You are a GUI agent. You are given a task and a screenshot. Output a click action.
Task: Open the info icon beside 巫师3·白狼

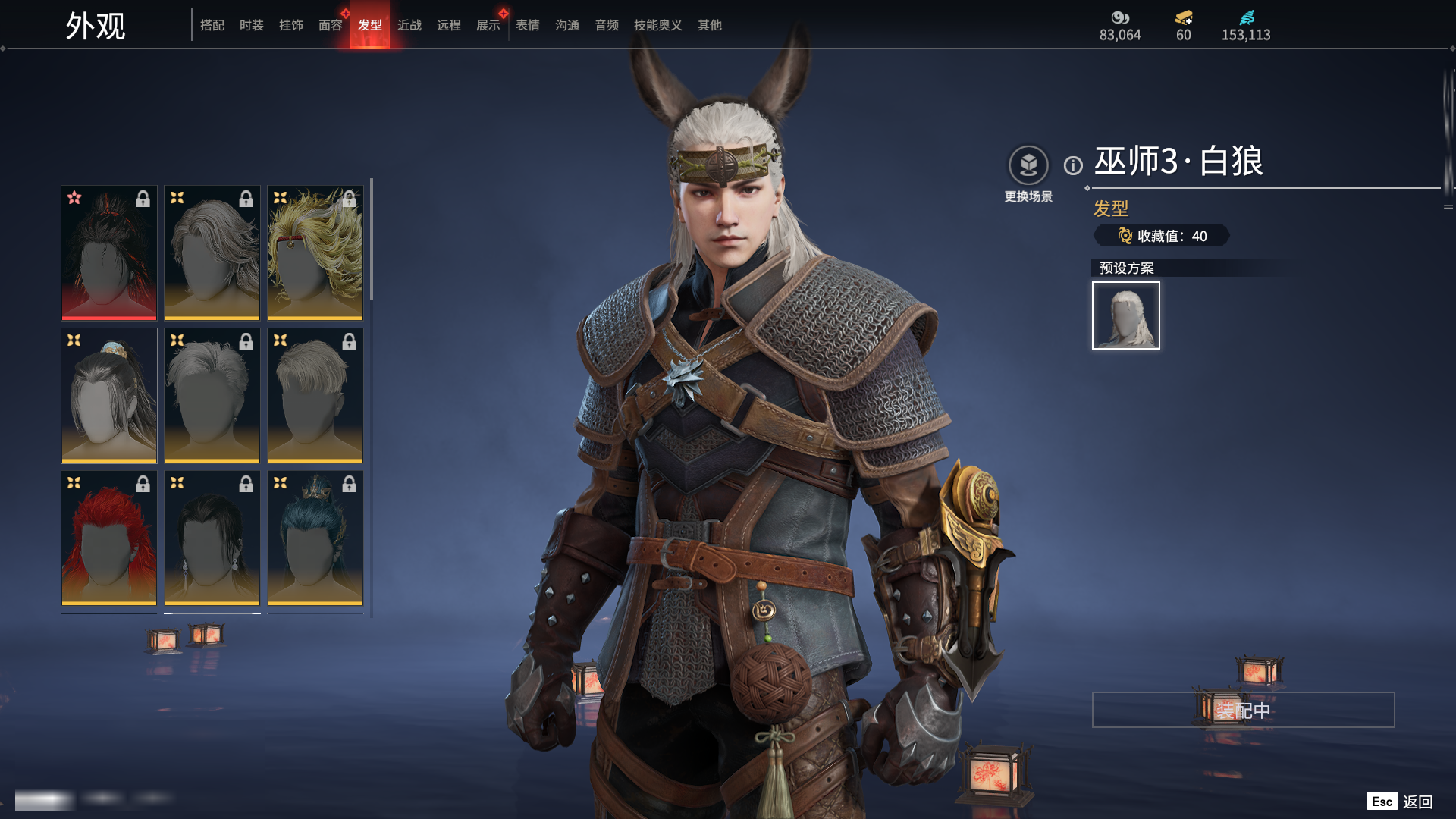(1073, 165)
